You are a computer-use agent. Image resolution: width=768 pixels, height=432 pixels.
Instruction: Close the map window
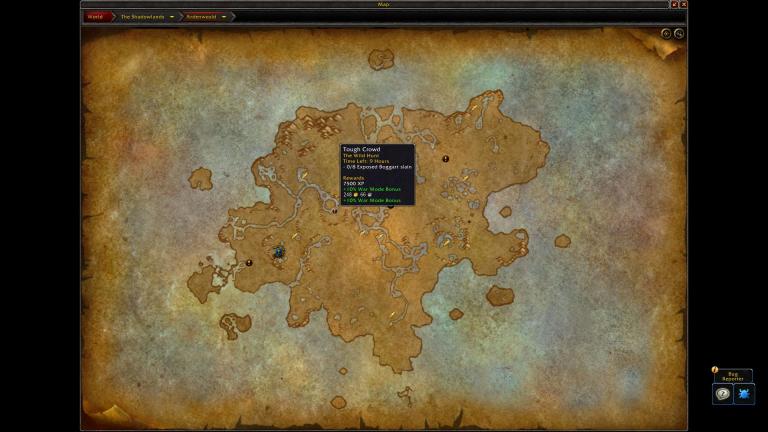click(684, 5)
